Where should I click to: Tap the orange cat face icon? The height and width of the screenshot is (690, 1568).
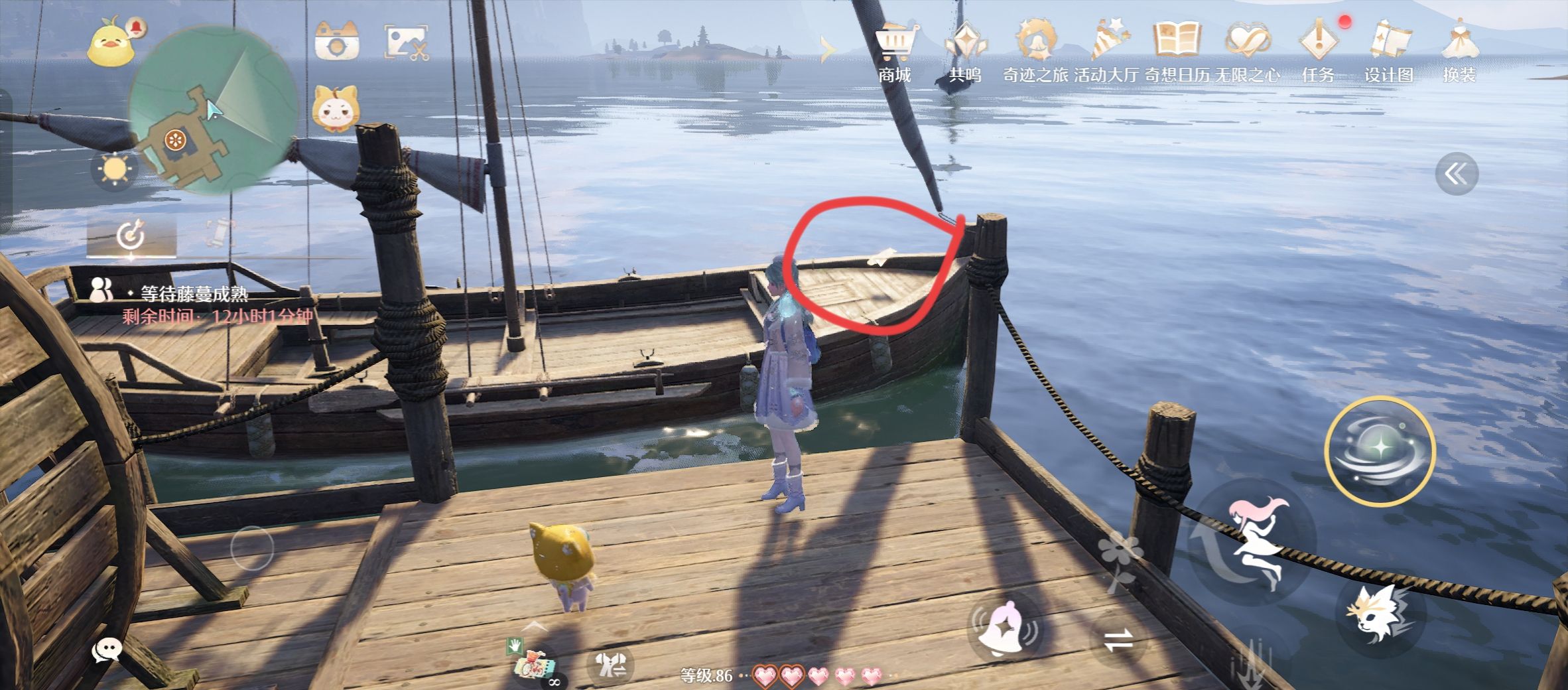pyautogui.click(x=335, y=108)
